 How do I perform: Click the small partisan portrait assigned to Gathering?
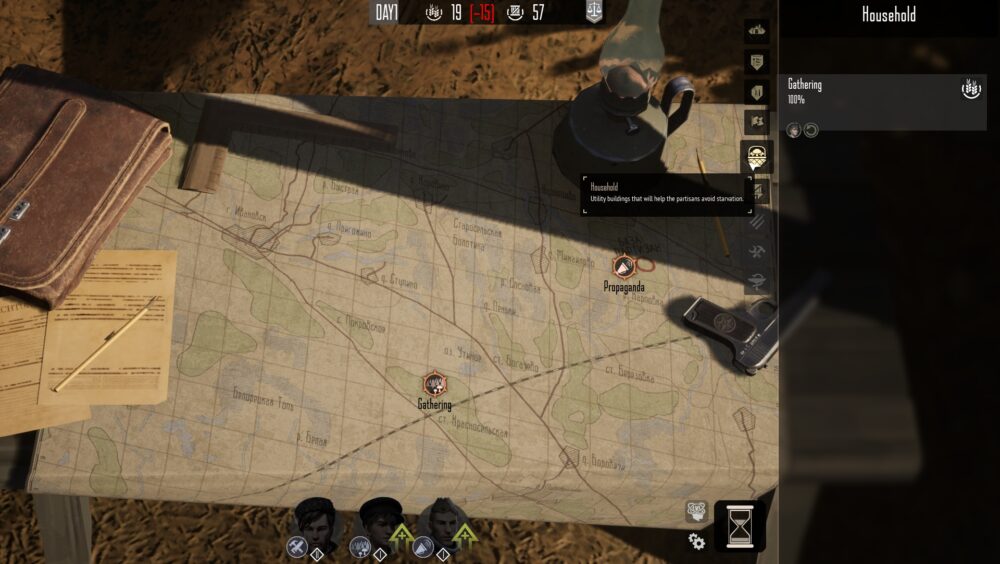pyautogui.click(x=794, y=130)
